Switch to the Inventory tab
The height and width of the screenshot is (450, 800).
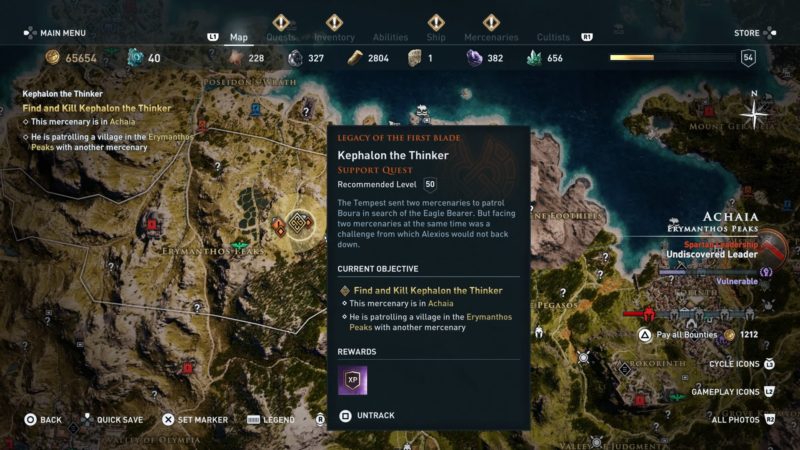click(335, 38)
